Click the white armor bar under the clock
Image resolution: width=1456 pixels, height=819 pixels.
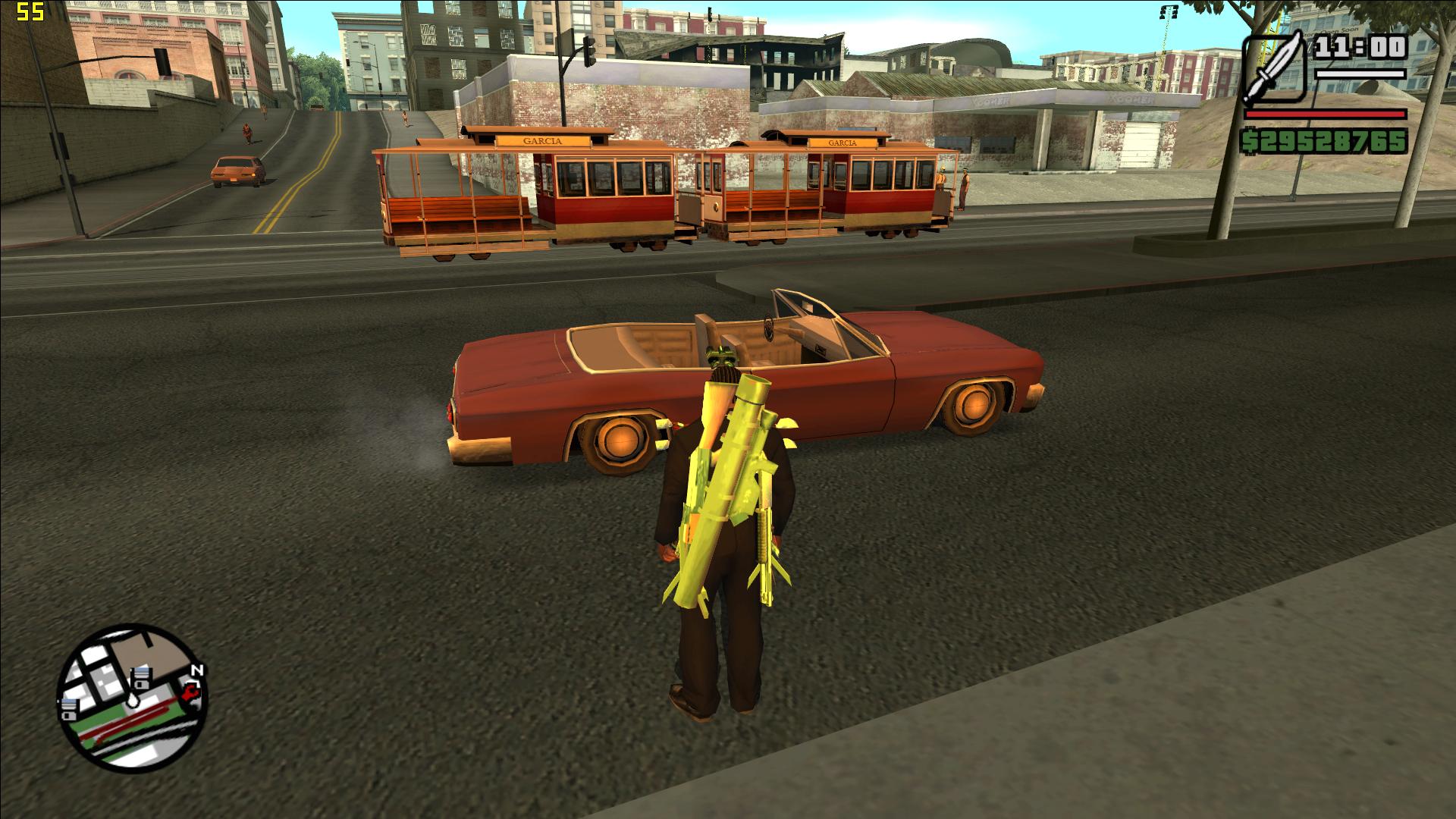[1360, 74]
